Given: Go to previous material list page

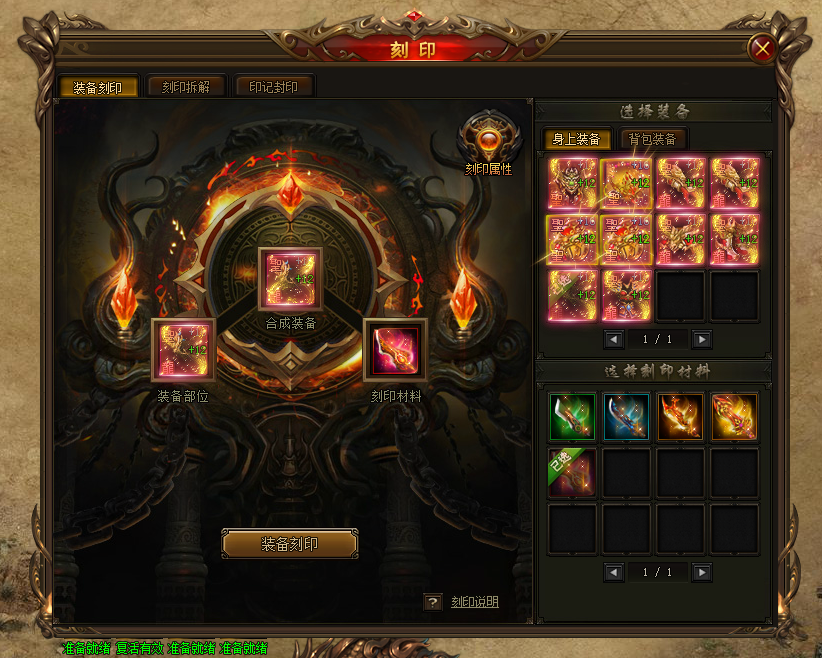Looking at the screenshot, I should (x=614, y=572).
